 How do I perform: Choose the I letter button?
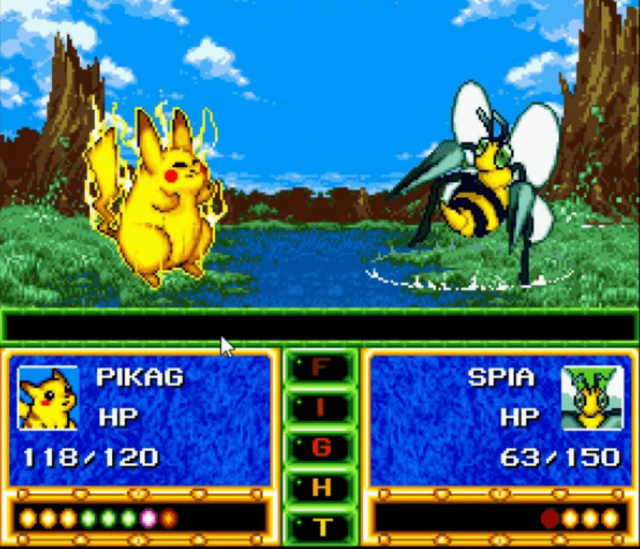[x=320, y=407]
